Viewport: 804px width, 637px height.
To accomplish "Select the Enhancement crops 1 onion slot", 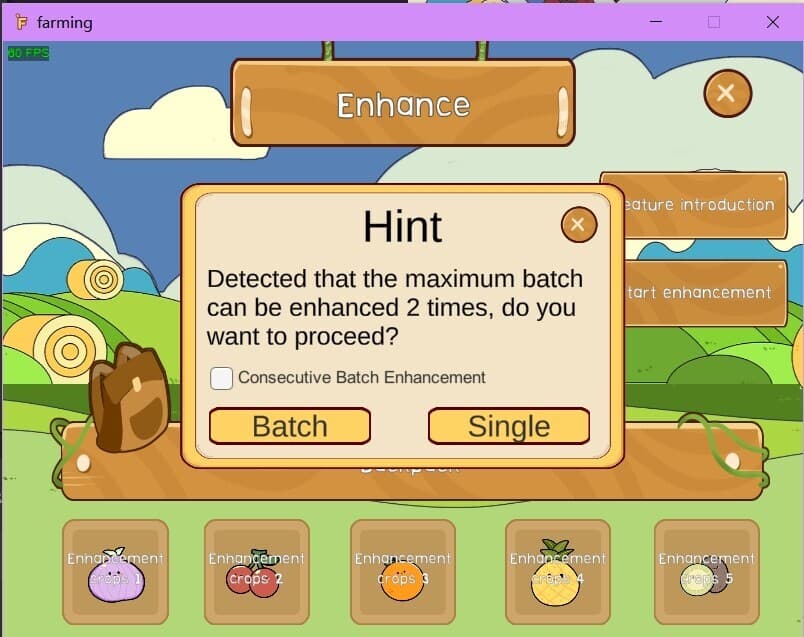I will coord(116,572).
